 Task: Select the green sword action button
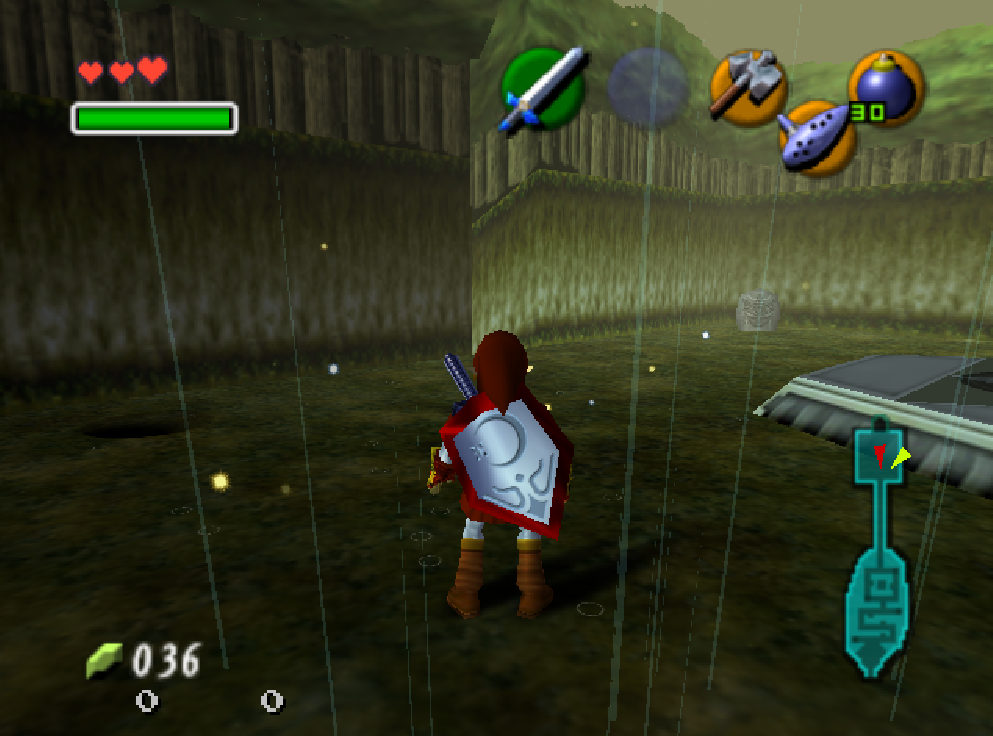coord(542,88)
